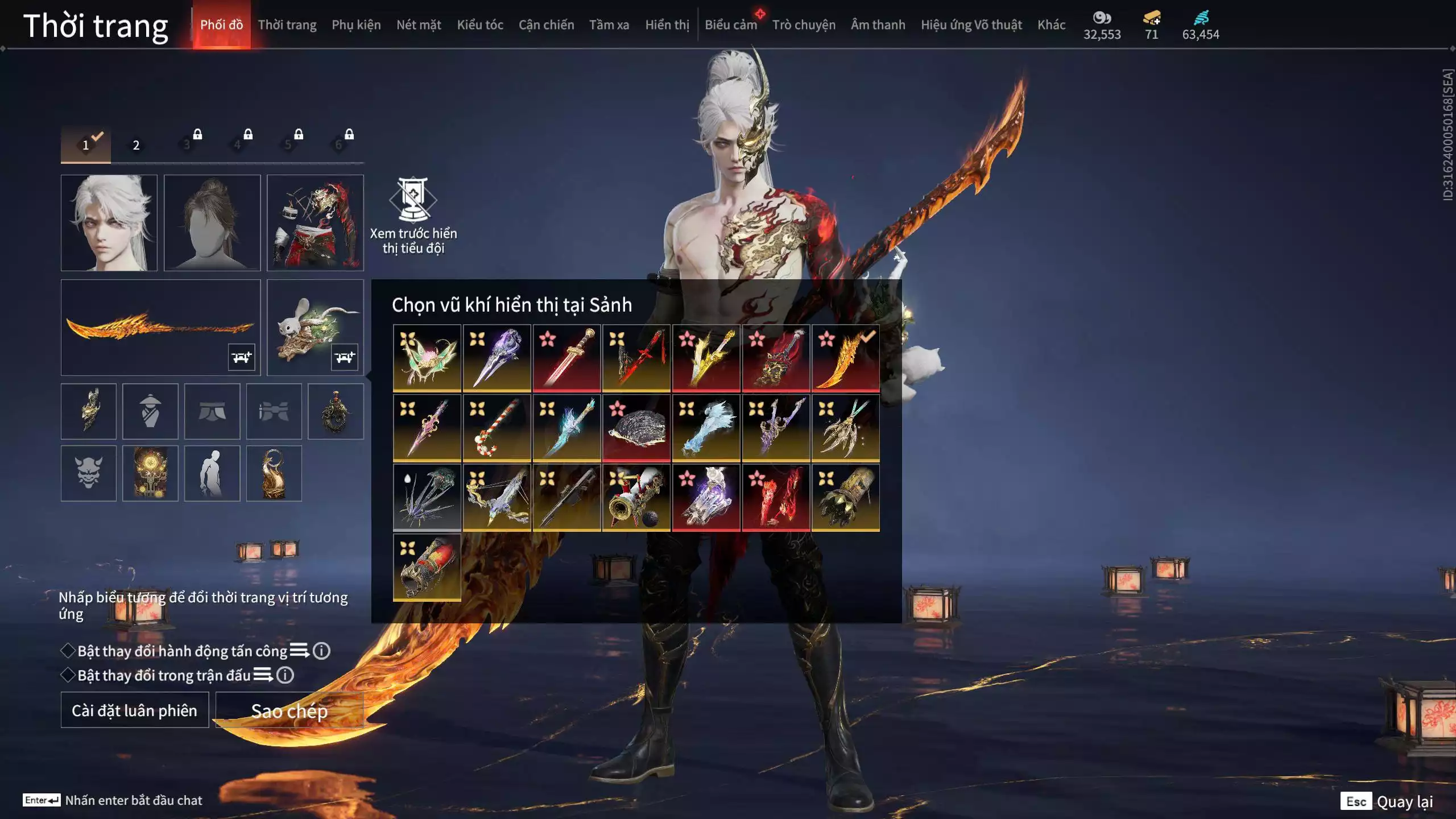Viewport: 1456px width, 819px height.
Task: Choose the golden cannon weapon skin
Action: 636,498
